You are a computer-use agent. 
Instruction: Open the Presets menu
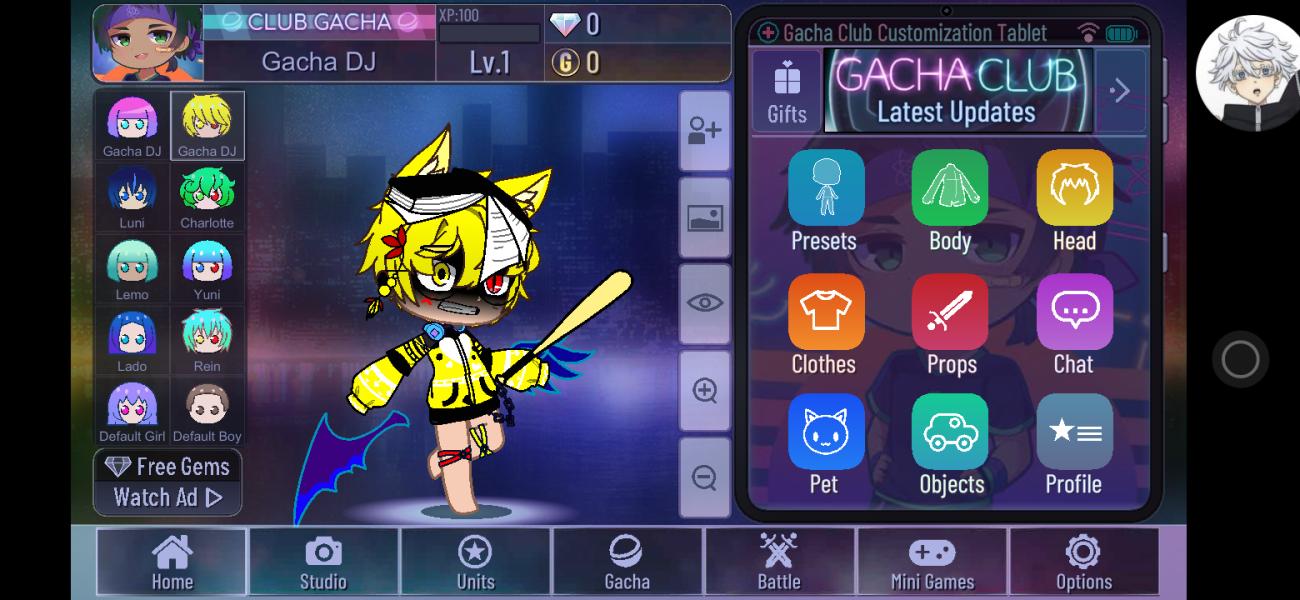[x=825, y=200]
